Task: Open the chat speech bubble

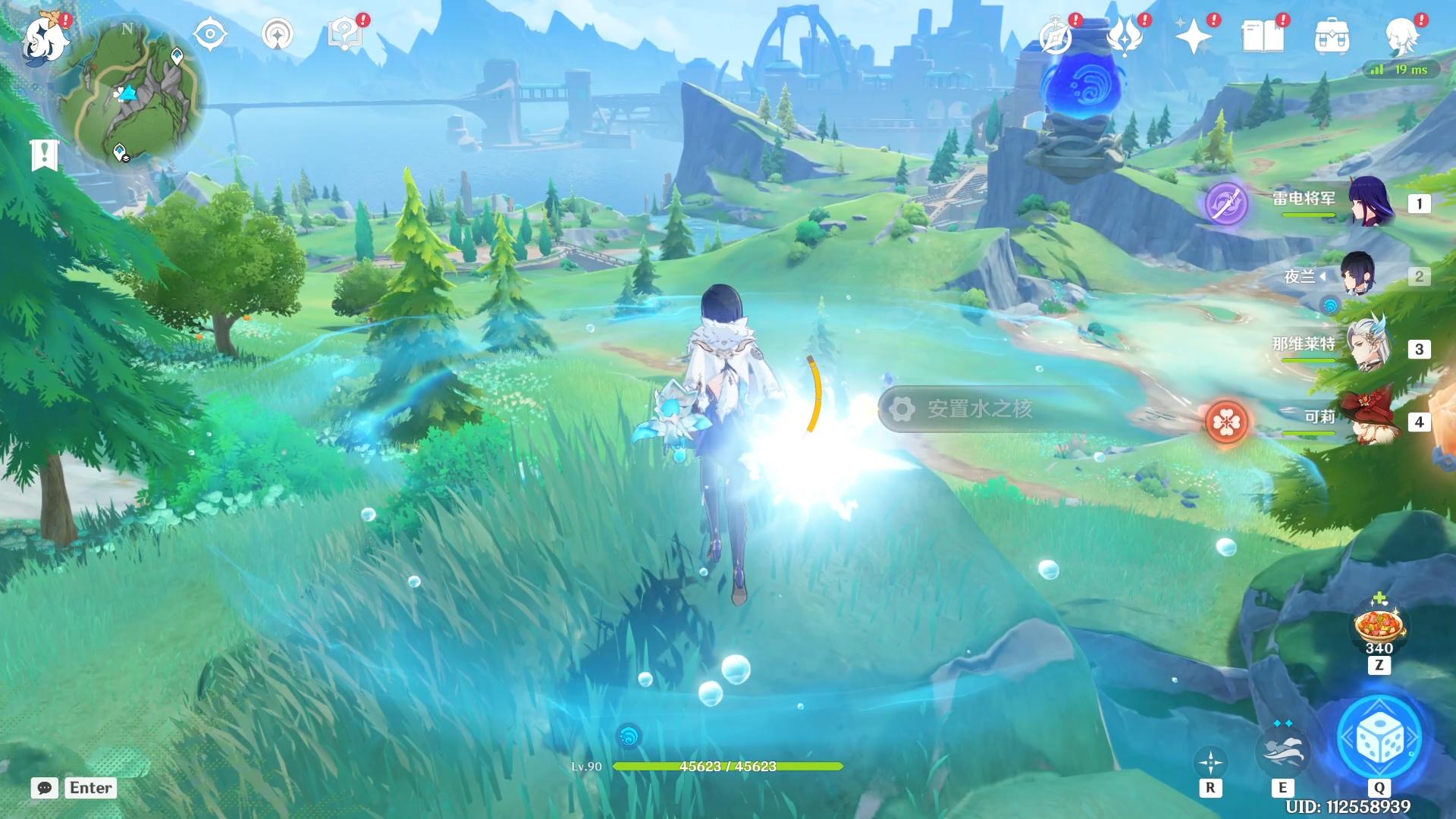Action: point(45,788)
